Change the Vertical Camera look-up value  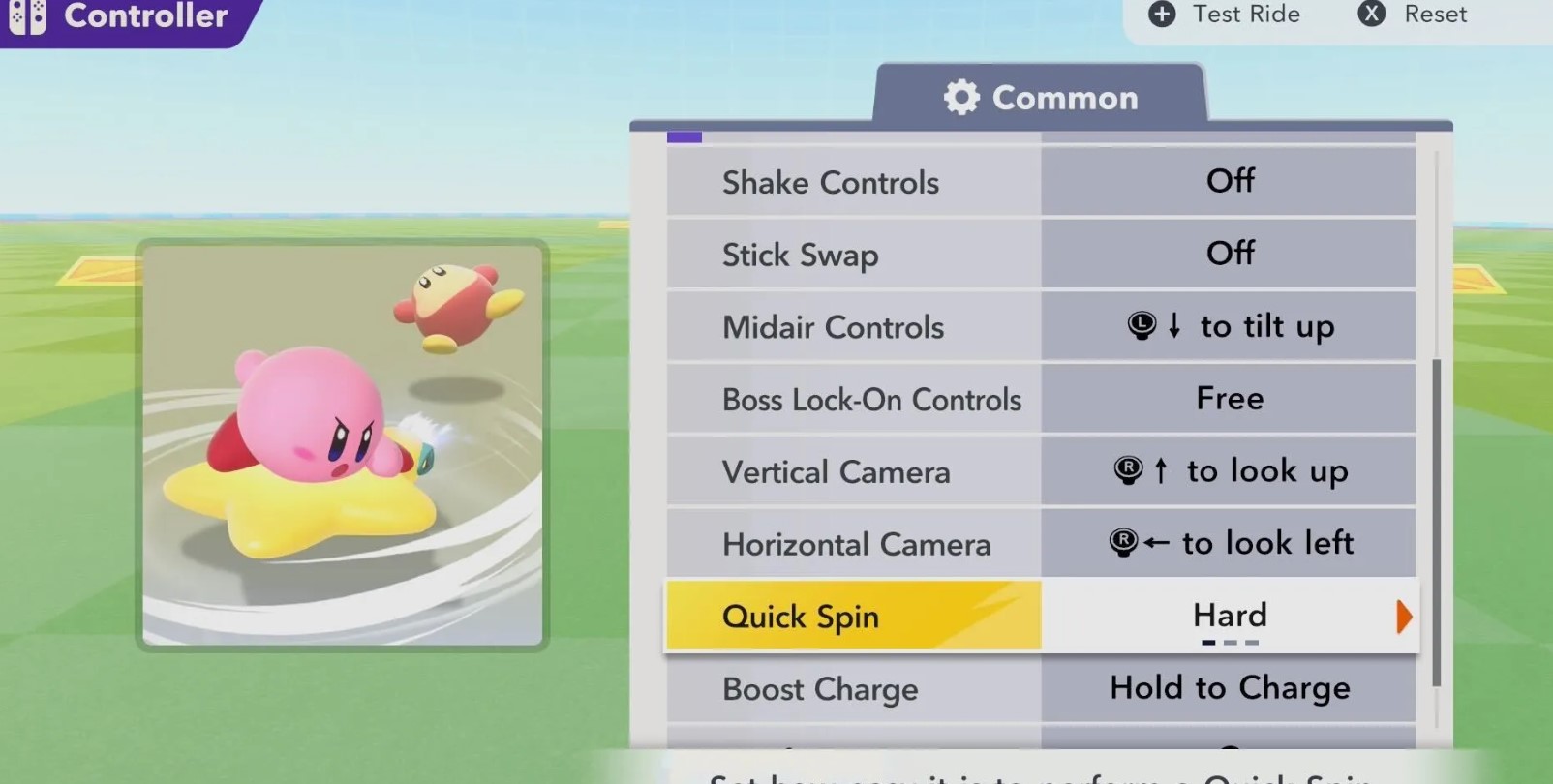[1229, 471]
